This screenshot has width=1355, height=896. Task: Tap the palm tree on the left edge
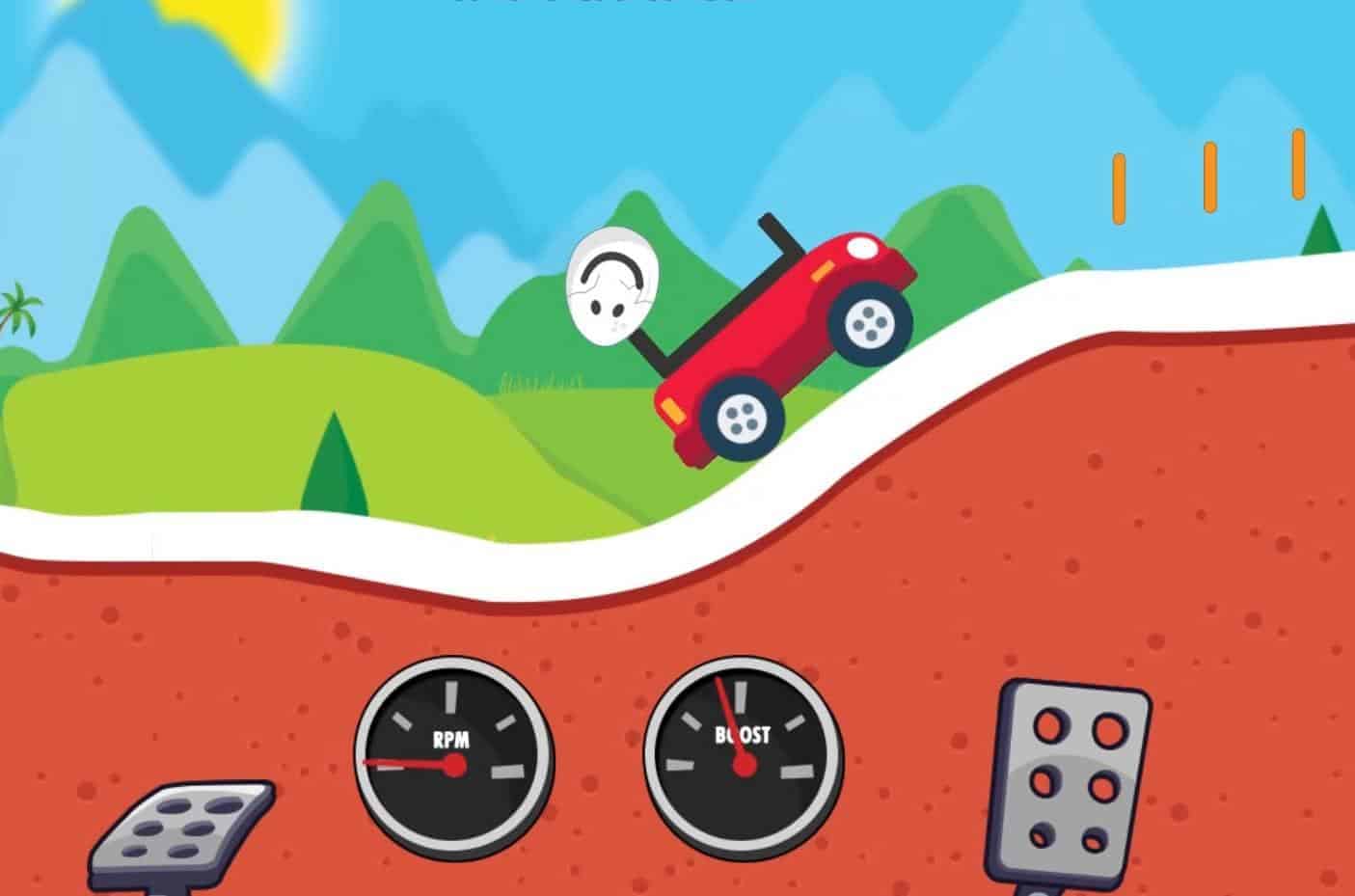pos(15,309)
